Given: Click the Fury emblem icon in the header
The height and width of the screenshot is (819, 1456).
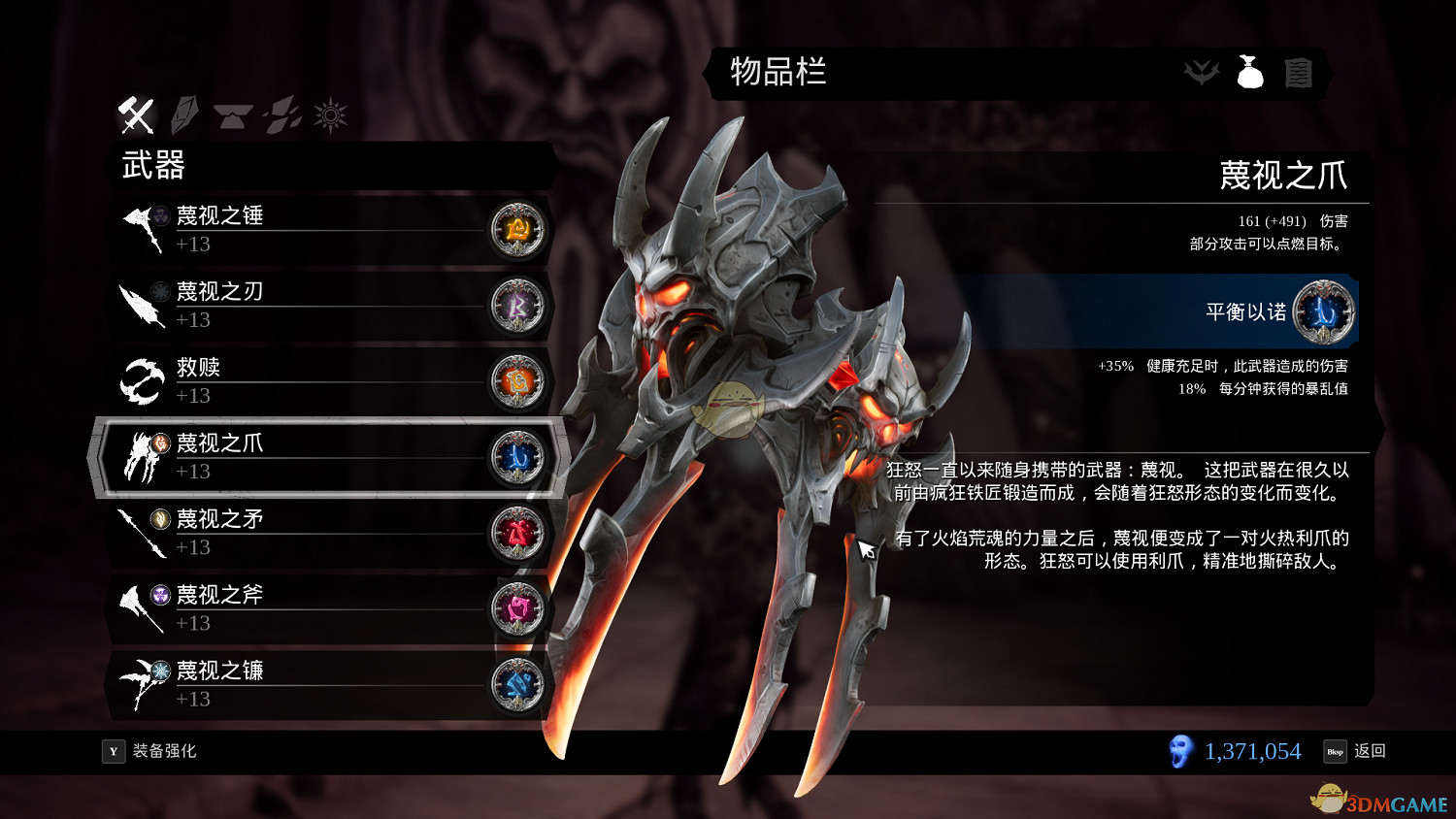Looking at the screenshot, I should point(1204,71).
